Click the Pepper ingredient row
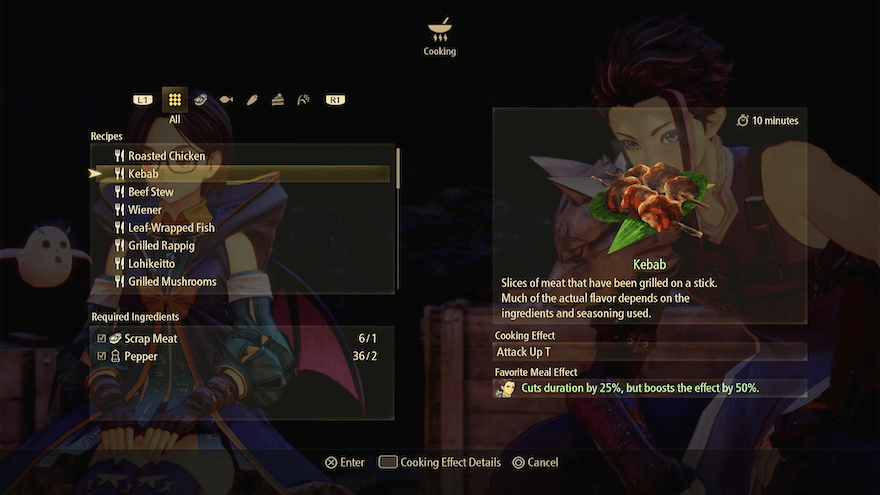880x495 pixels. click(x=240, y=356)
